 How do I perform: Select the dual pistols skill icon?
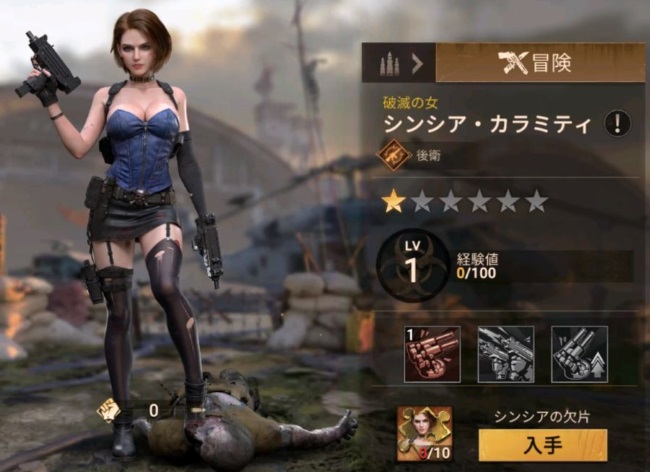click(x=505, y=354)
